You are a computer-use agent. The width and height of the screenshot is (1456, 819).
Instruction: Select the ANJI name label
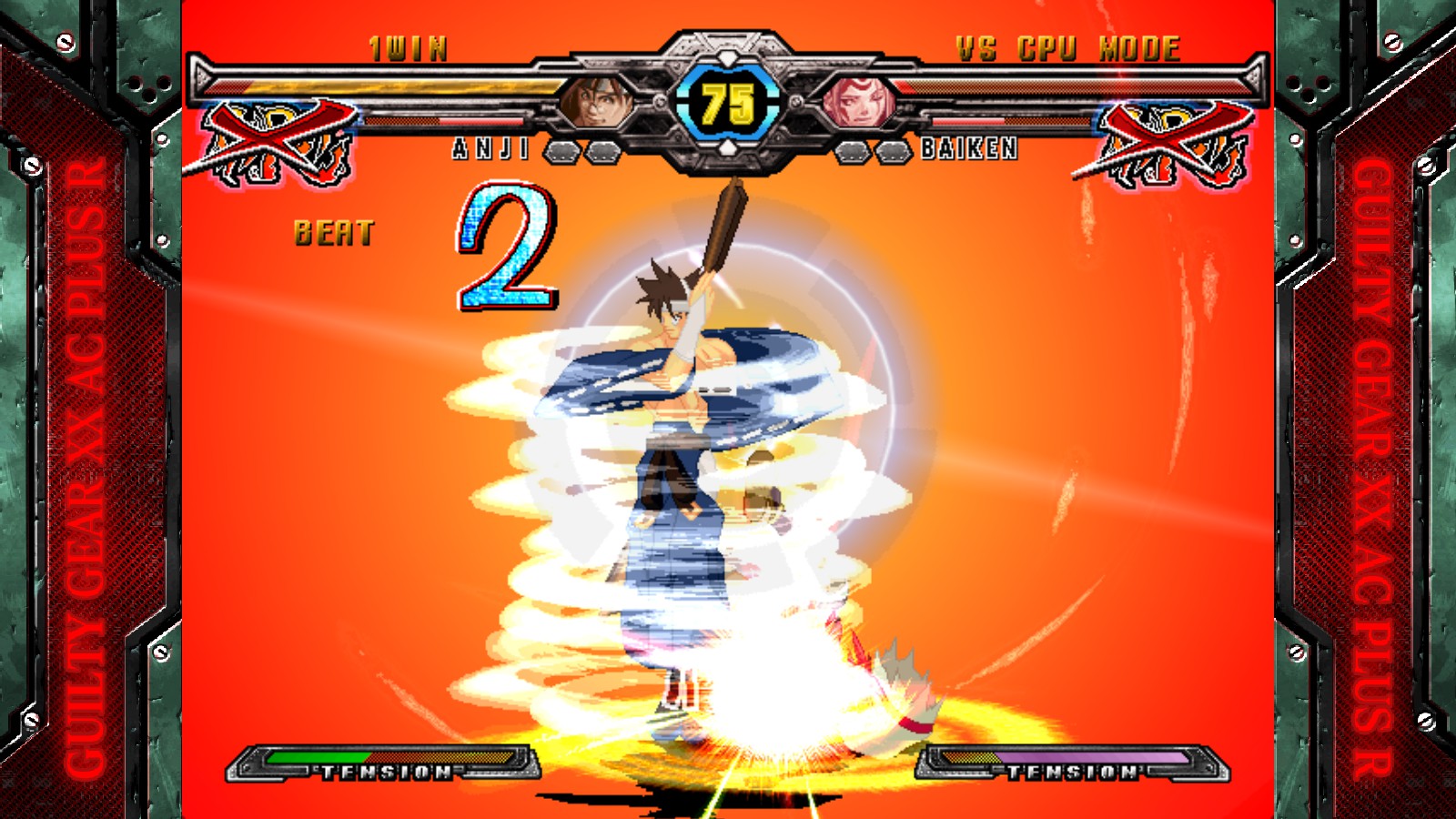click(491, 148)
